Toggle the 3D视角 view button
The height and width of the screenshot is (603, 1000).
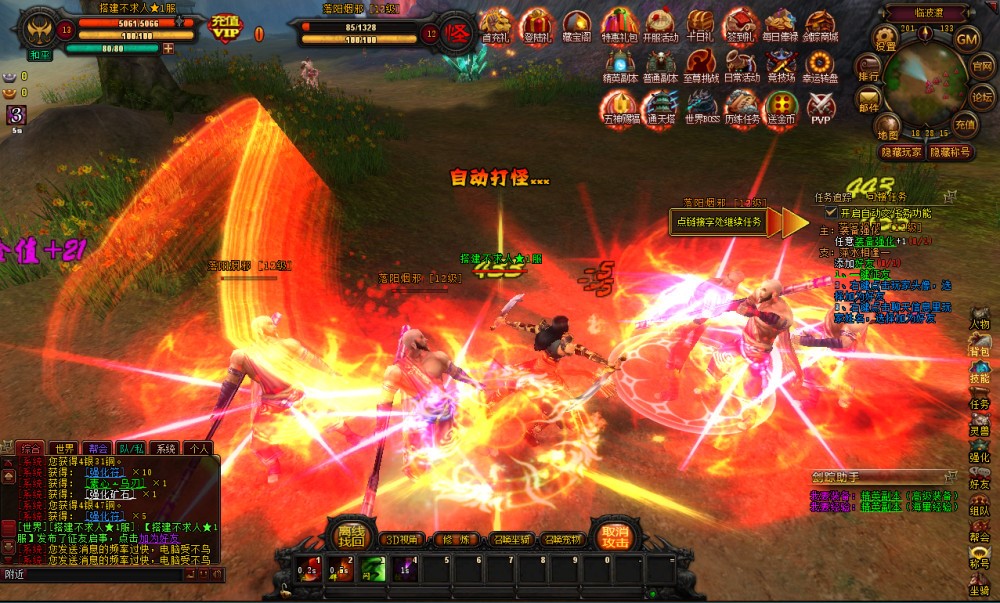point(404,540)
